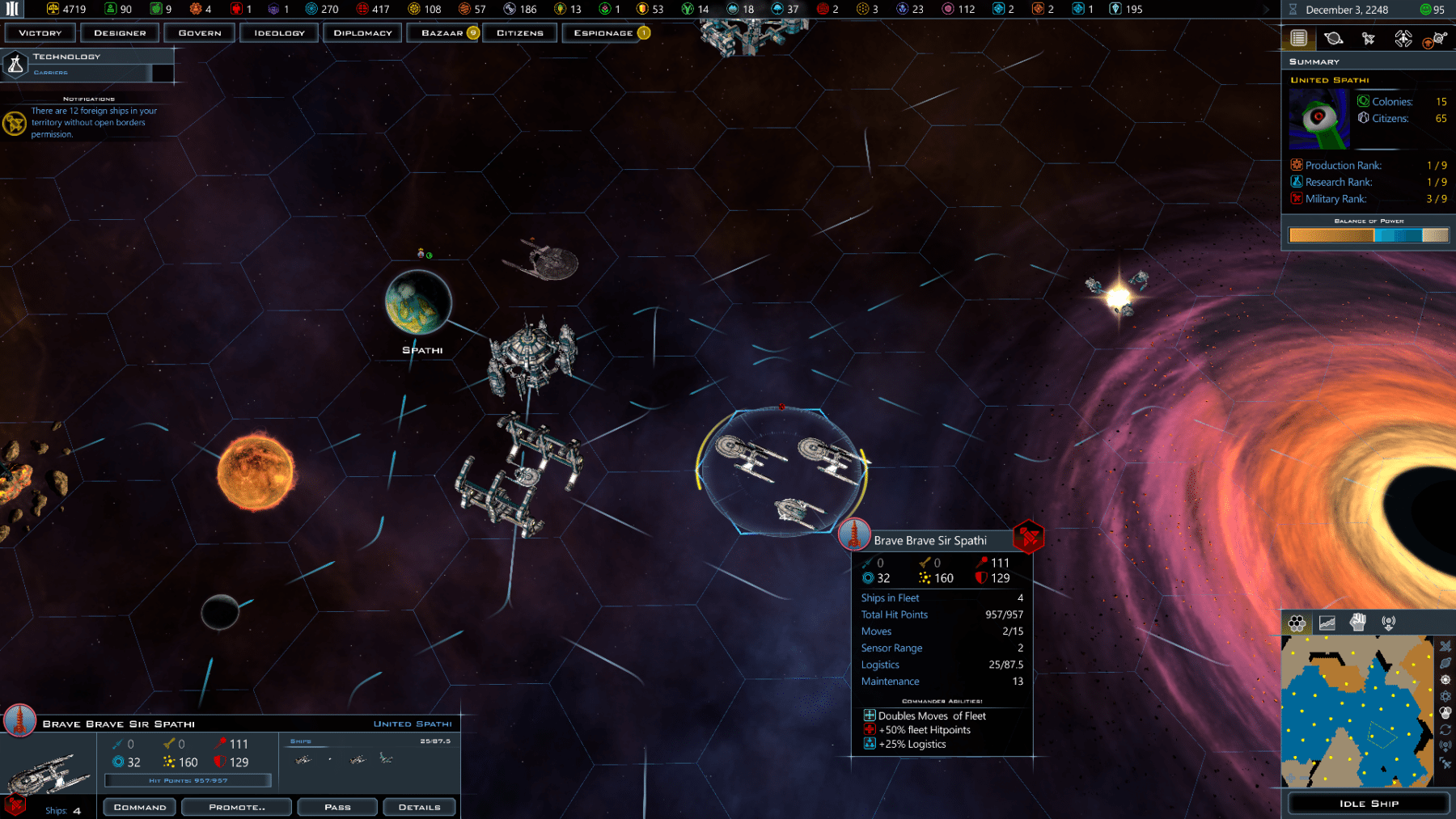Click the Idle Ship turn button
Image resolution: width=1456 pixels, height=819 pixels.
click(x=1368, y=804)
